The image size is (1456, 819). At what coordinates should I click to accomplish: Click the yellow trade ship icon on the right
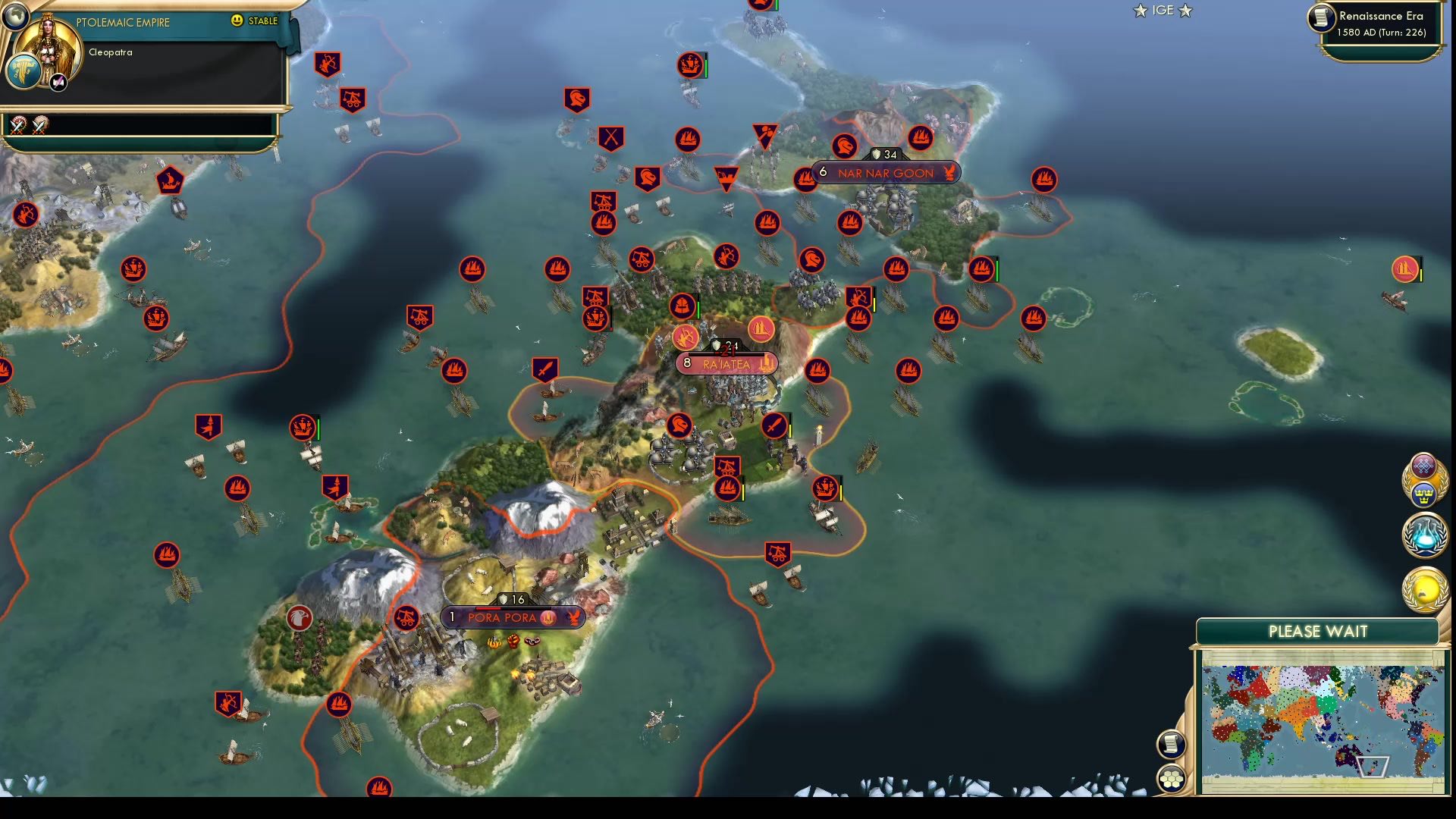tap(1404, 269)
